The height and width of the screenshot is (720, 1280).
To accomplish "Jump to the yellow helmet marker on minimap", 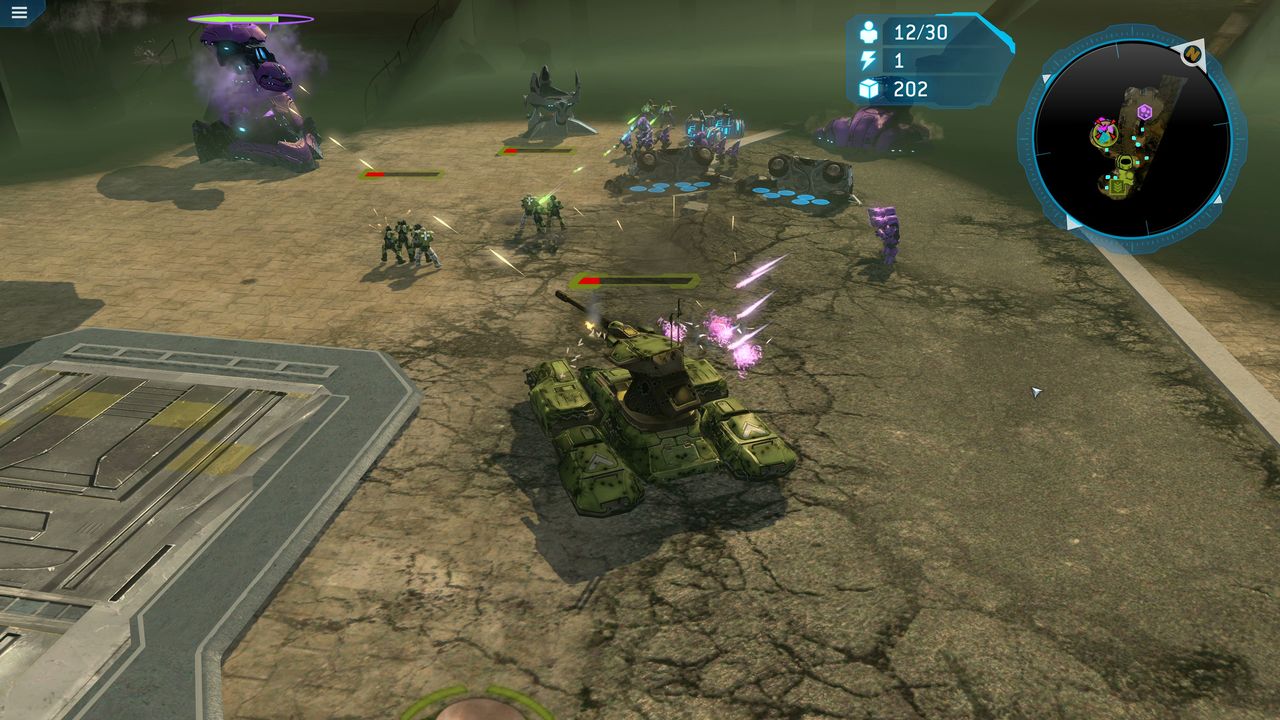I will click(x=1124, y=162).
